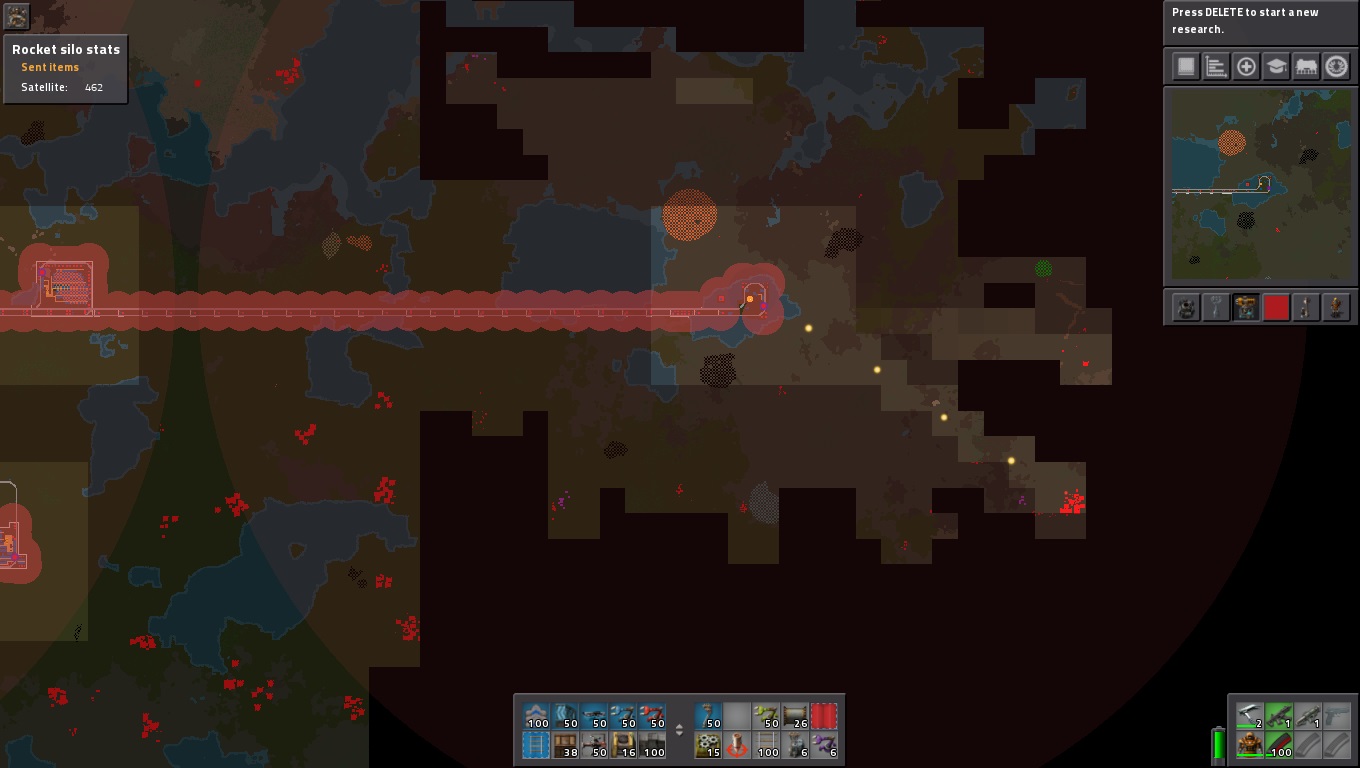The height and width of the screenshot is (768, 1360).
Task: Select the power armor slot
Action: [x=1248, y=745]
